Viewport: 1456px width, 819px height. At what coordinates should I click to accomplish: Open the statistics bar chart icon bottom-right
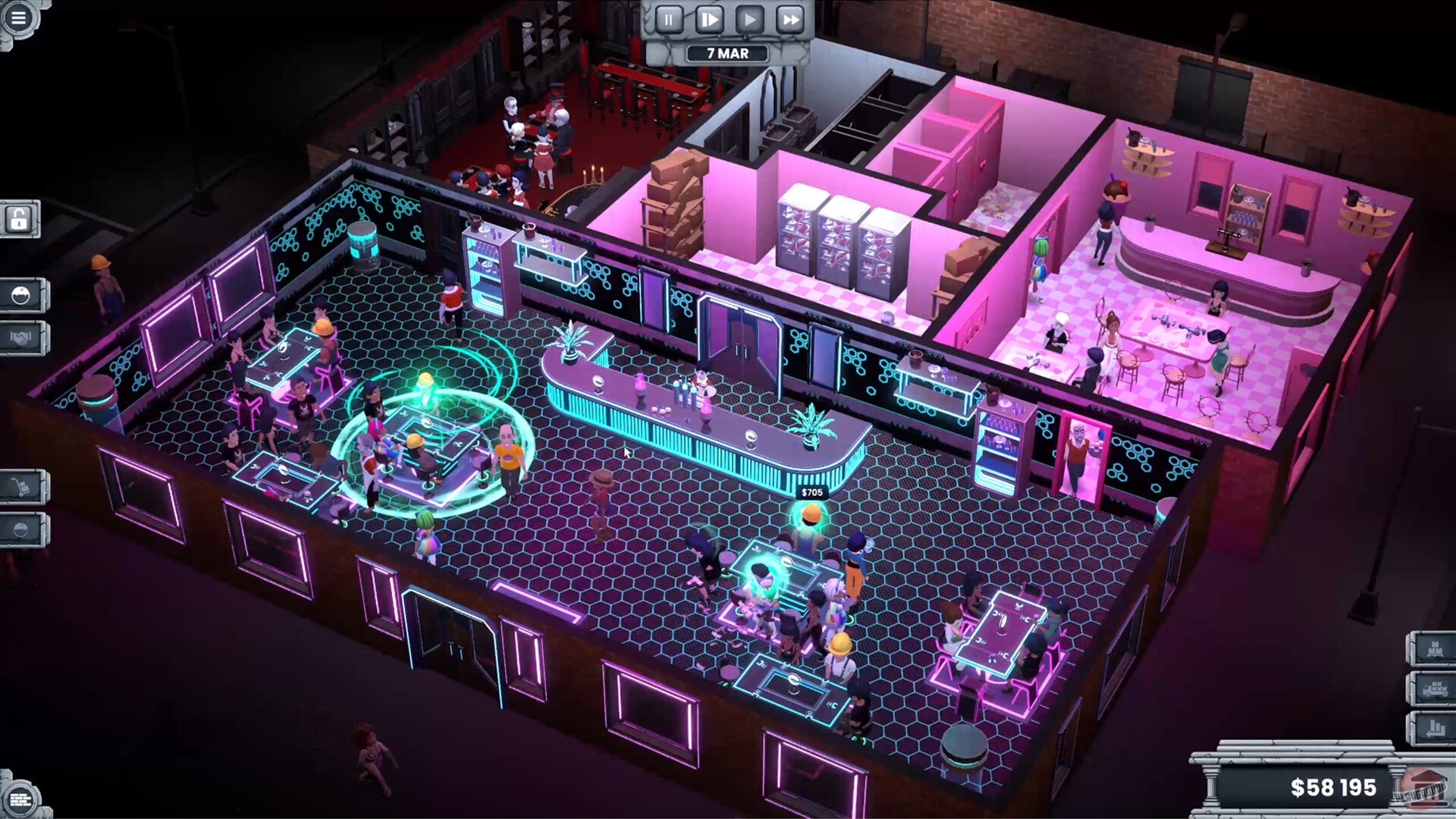coord(1436,728)
